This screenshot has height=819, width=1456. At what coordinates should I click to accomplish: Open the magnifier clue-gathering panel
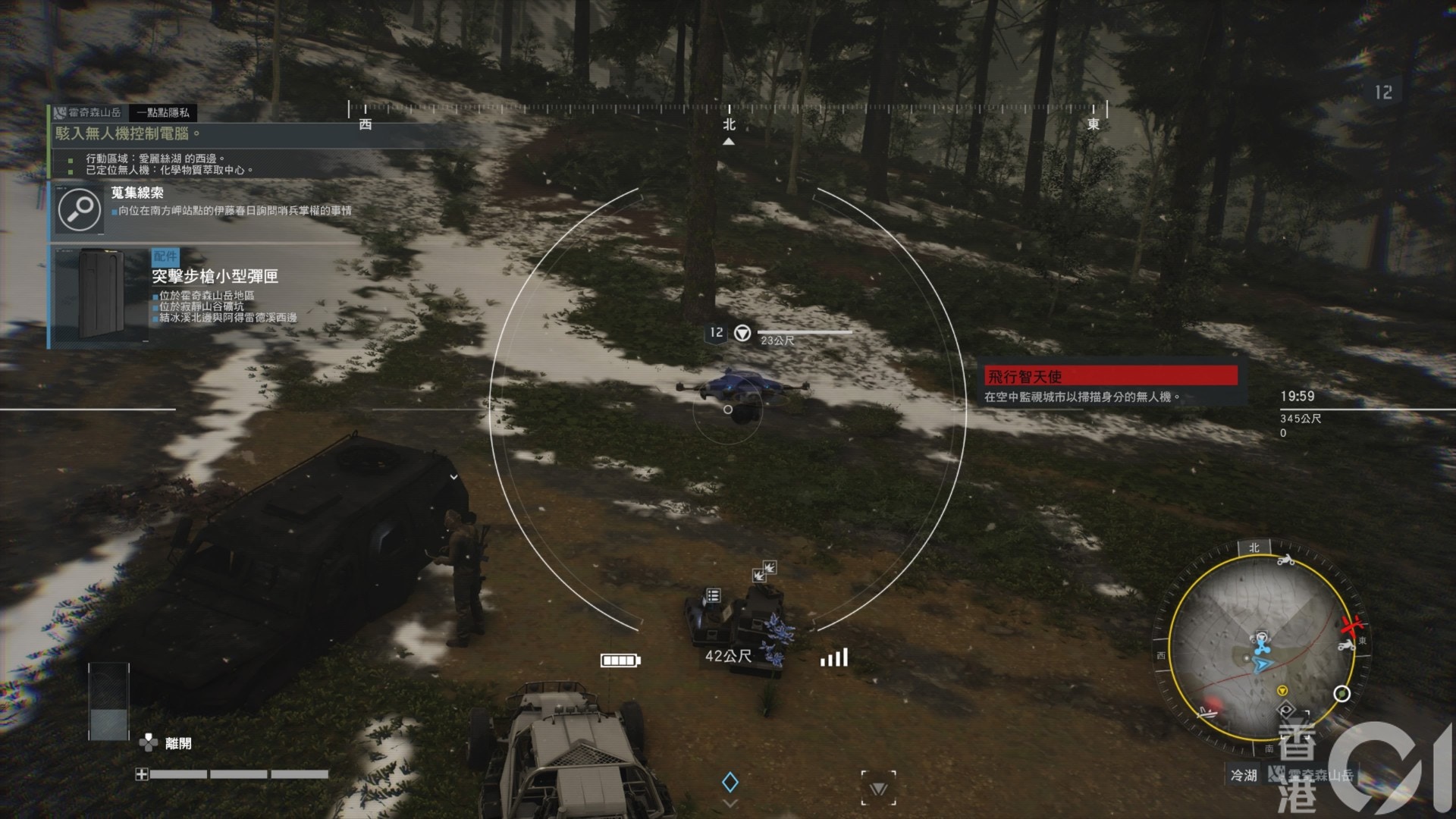click(79, 209)
